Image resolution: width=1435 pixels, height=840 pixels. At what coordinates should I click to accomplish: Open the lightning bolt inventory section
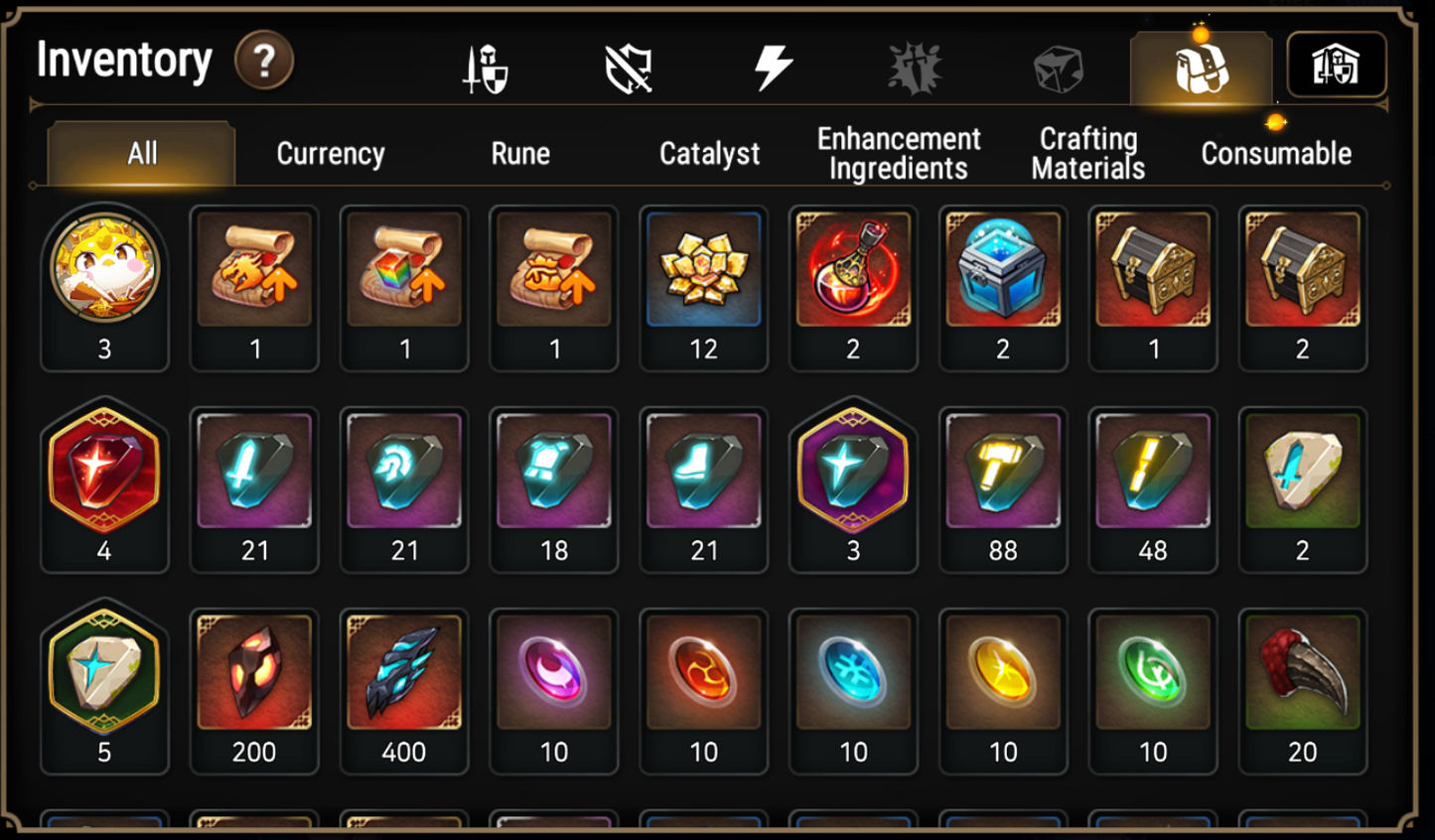[x=773, y=68]
